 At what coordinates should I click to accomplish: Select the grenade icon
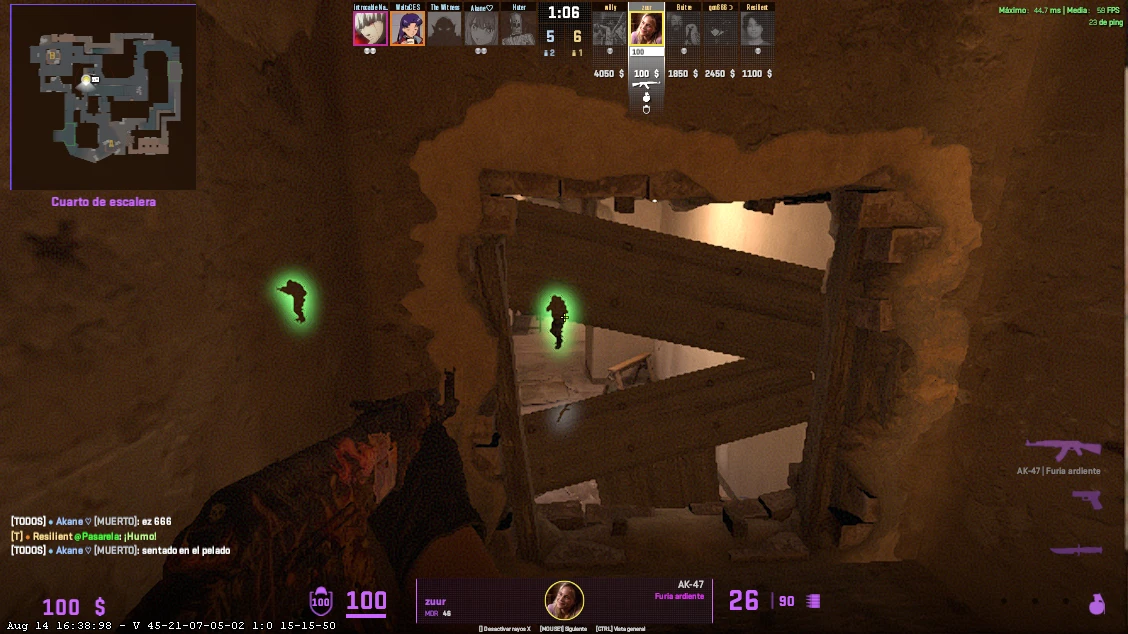(1097, 603)
